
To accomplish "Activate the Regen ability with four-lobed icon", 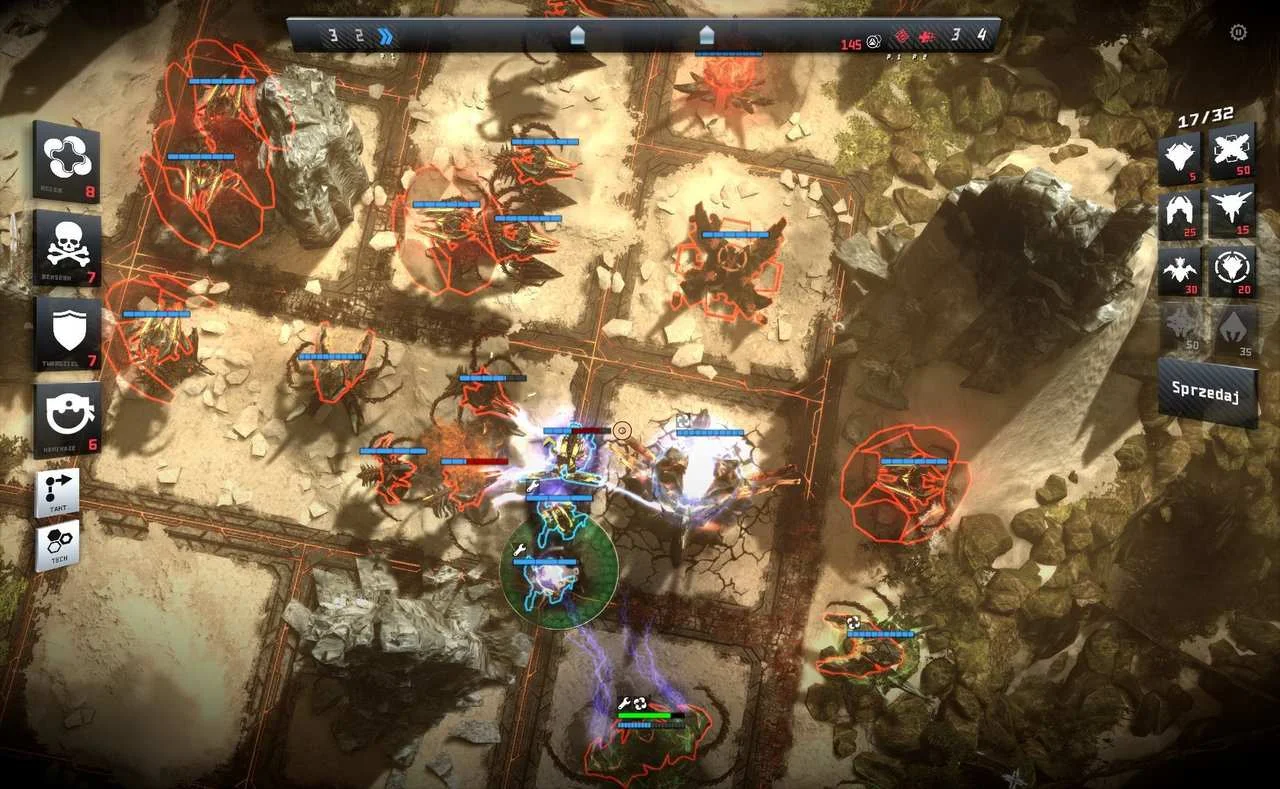I will click(67, 161).
